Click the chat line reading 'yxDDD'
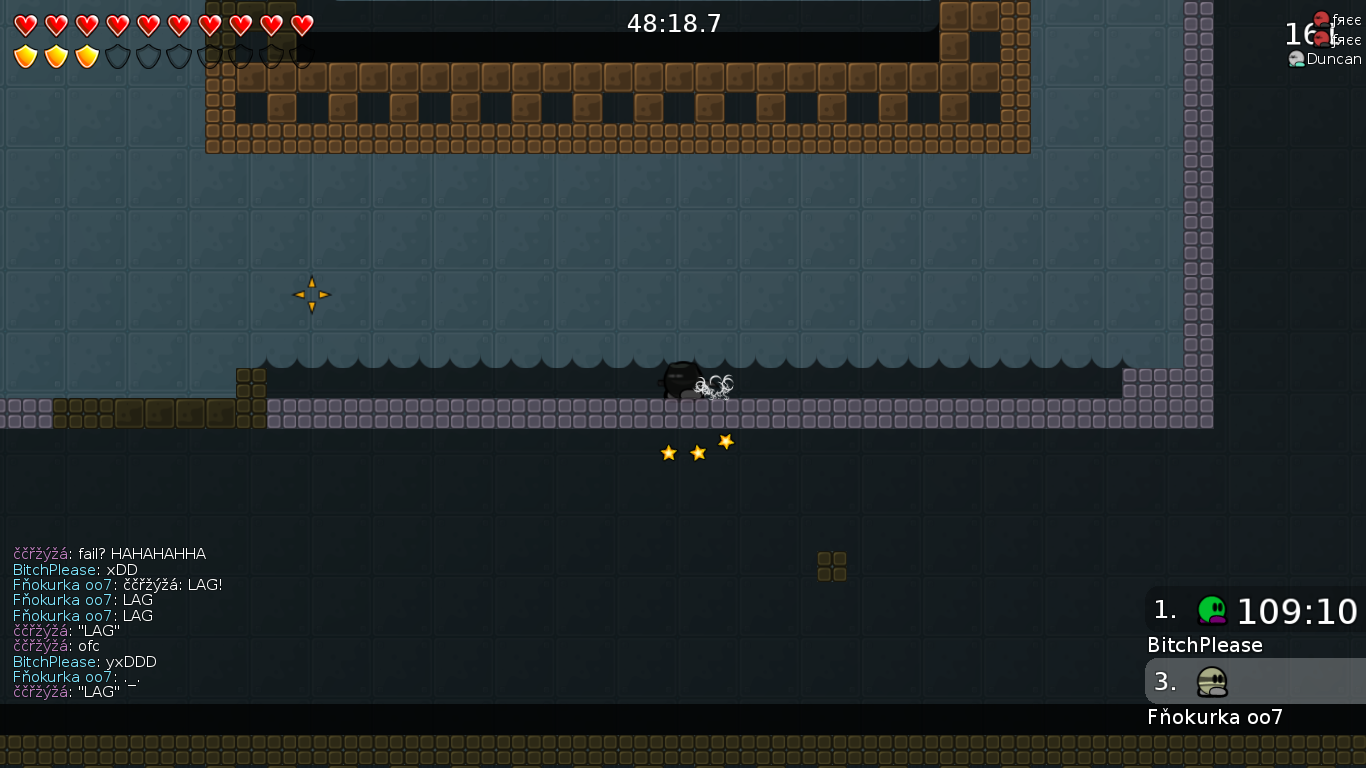This screenshot has height=768, width=1366. [85, 662]
